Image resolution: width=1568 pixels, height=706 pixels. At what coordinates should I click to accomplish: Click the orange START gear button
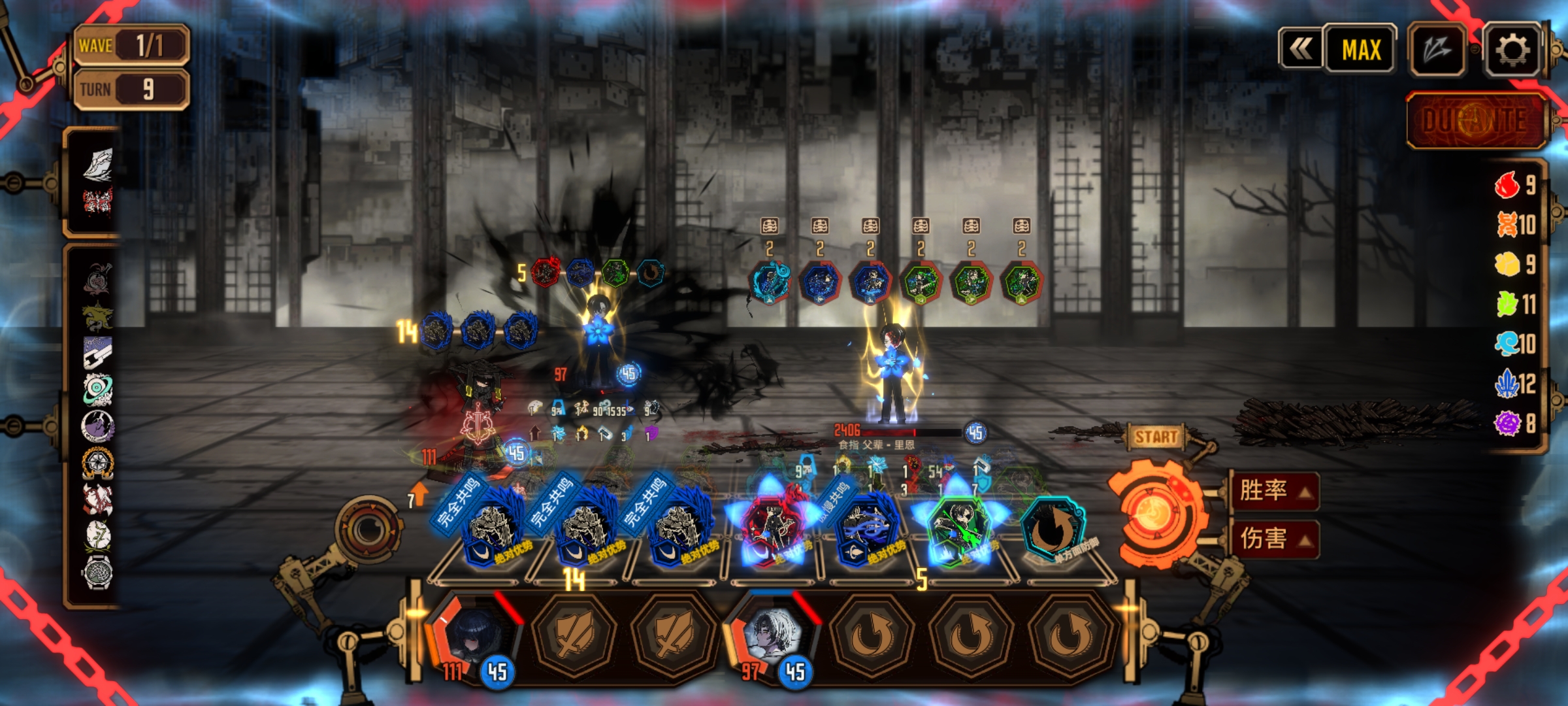pyautogui.click(x=1155, y=513)
